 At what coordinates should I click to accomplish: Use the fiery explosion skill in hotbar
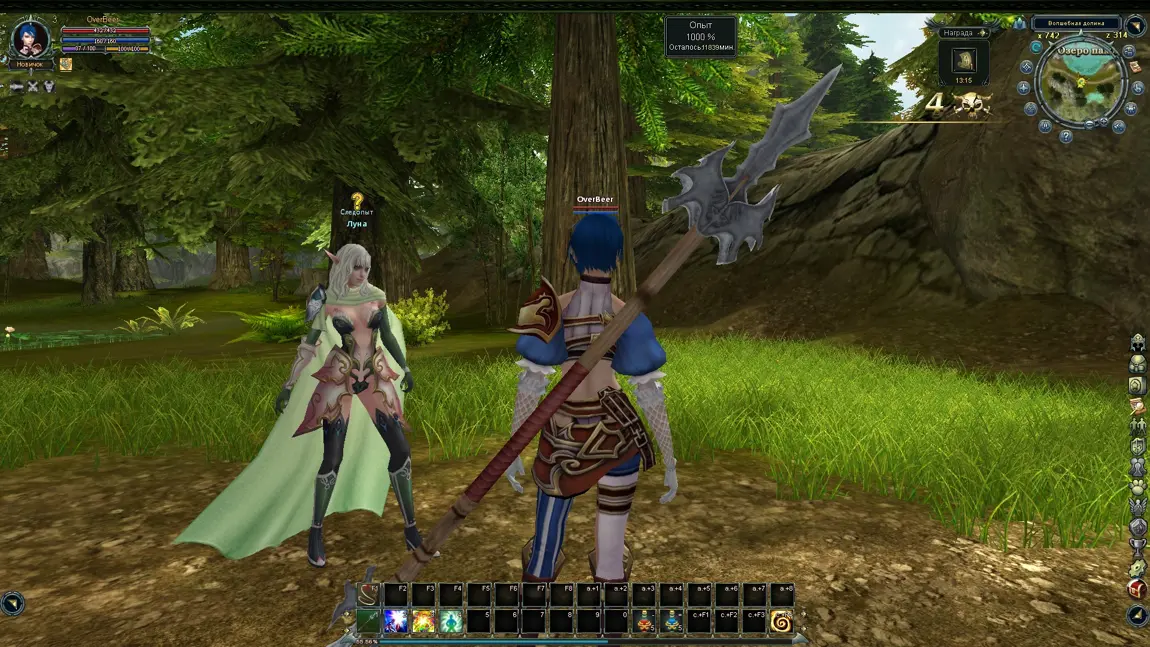[424, 622]
